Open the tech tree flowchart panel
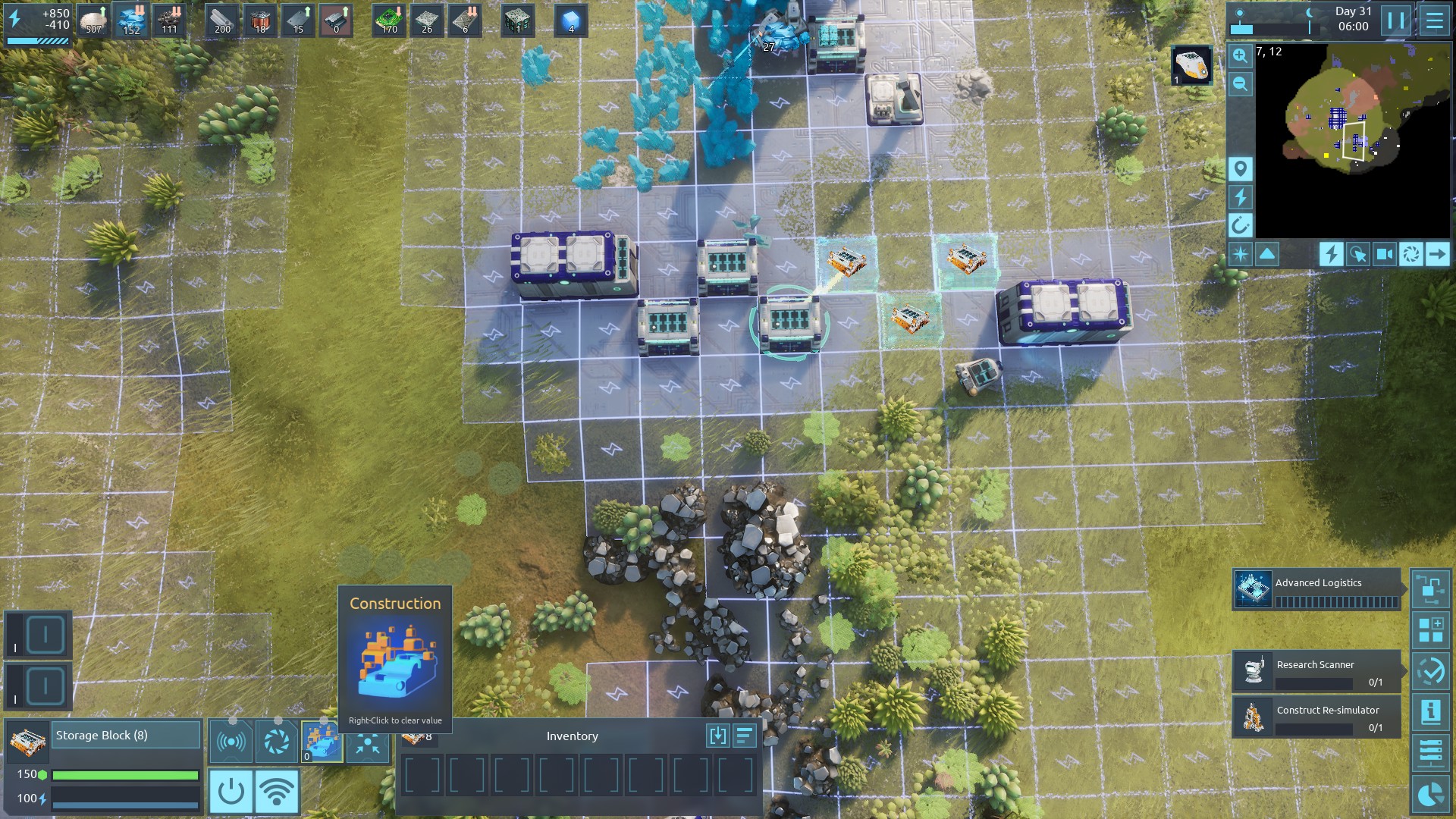1456x819 pixels. 1431,589
